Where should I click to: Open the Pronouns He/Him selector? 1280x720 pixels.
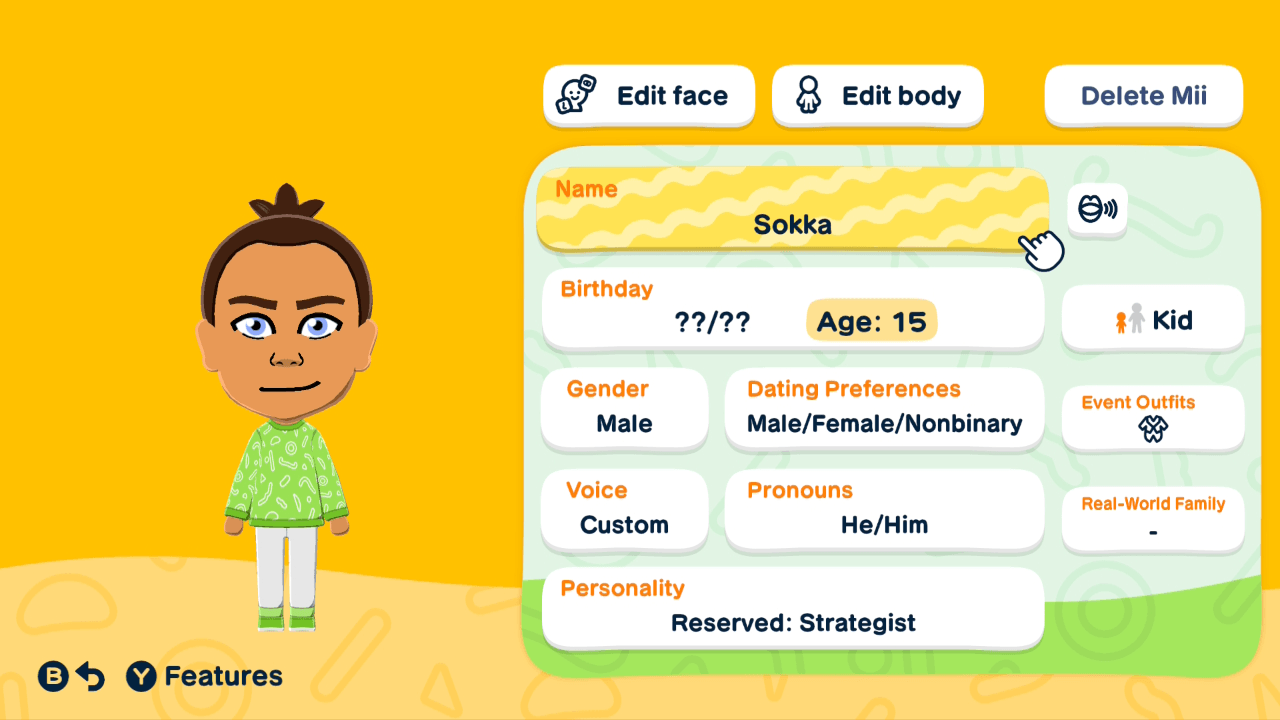884,510
